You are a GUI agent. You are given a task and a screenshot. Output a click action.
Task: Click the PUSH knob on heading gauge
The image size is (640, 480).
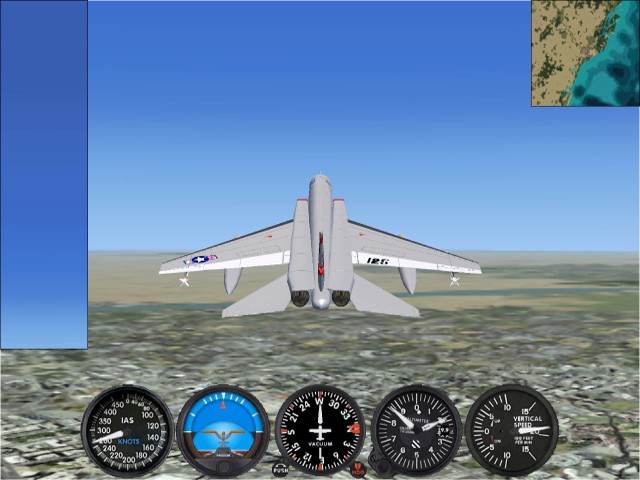(280, 468)
